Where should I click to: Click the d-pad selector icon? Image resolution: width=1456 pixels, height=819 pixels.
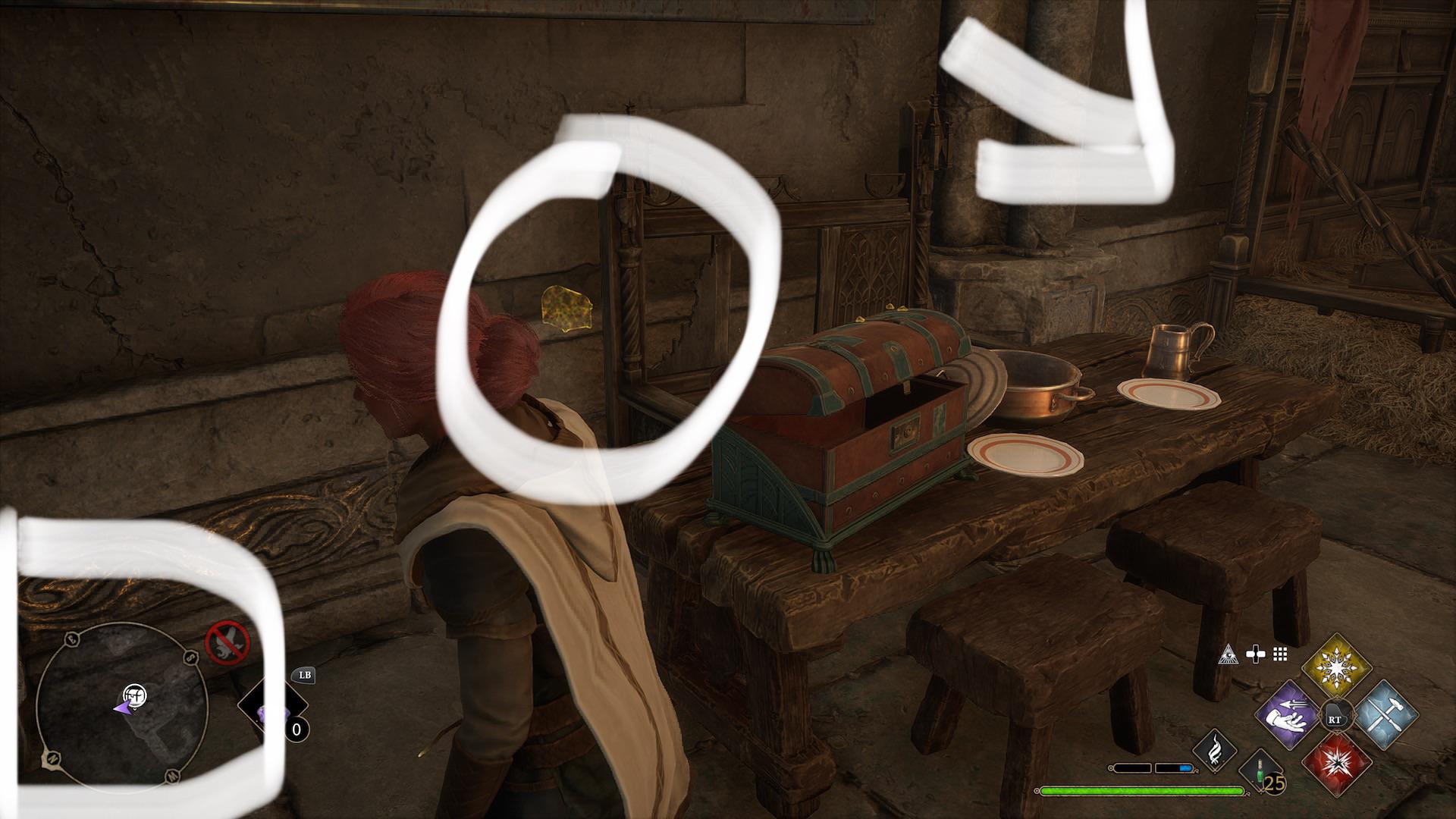1256,654
